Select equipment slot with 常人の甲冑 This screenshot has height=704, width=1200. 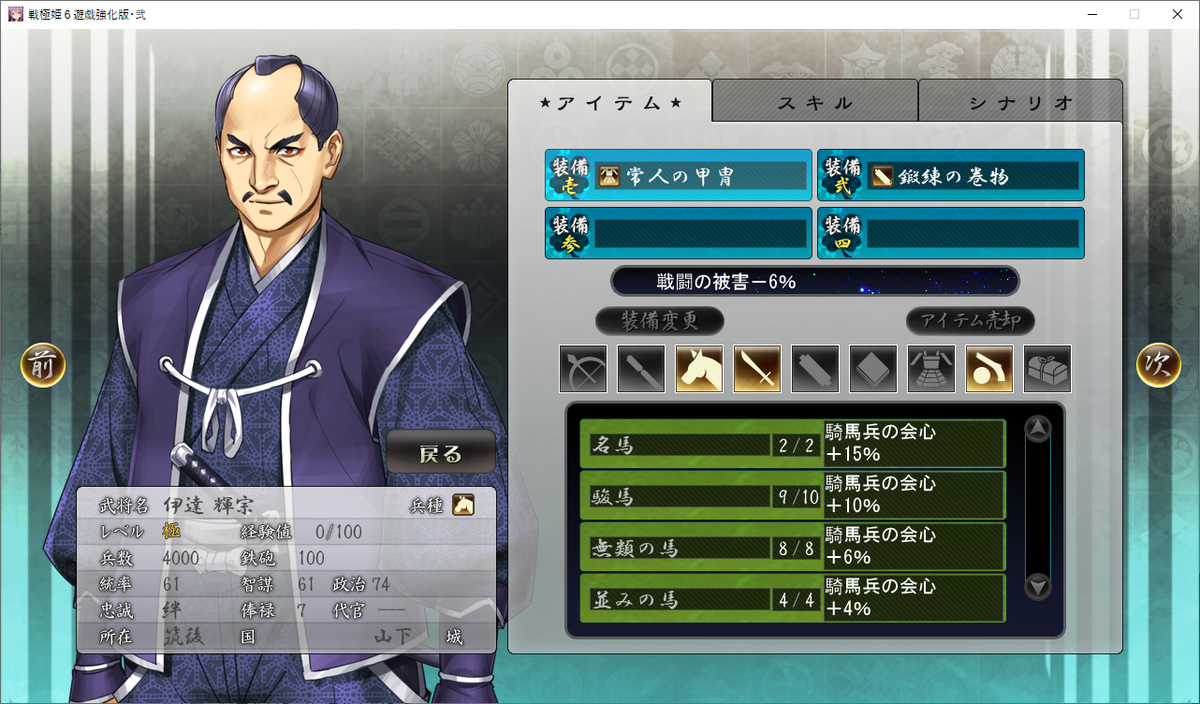pos(678,176)
